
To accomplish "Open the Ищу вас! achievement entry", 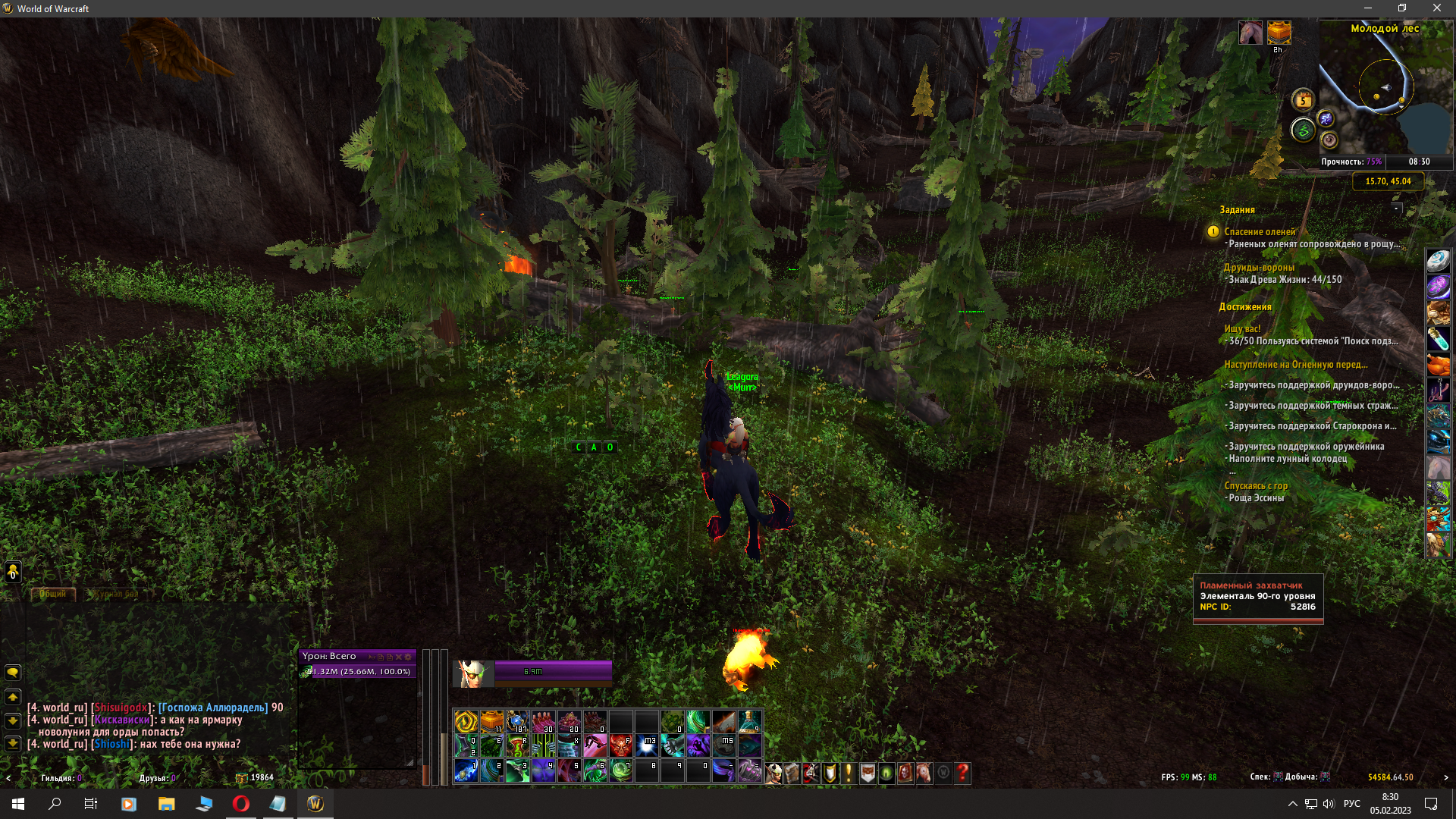I will click(x=1242, y=328).
